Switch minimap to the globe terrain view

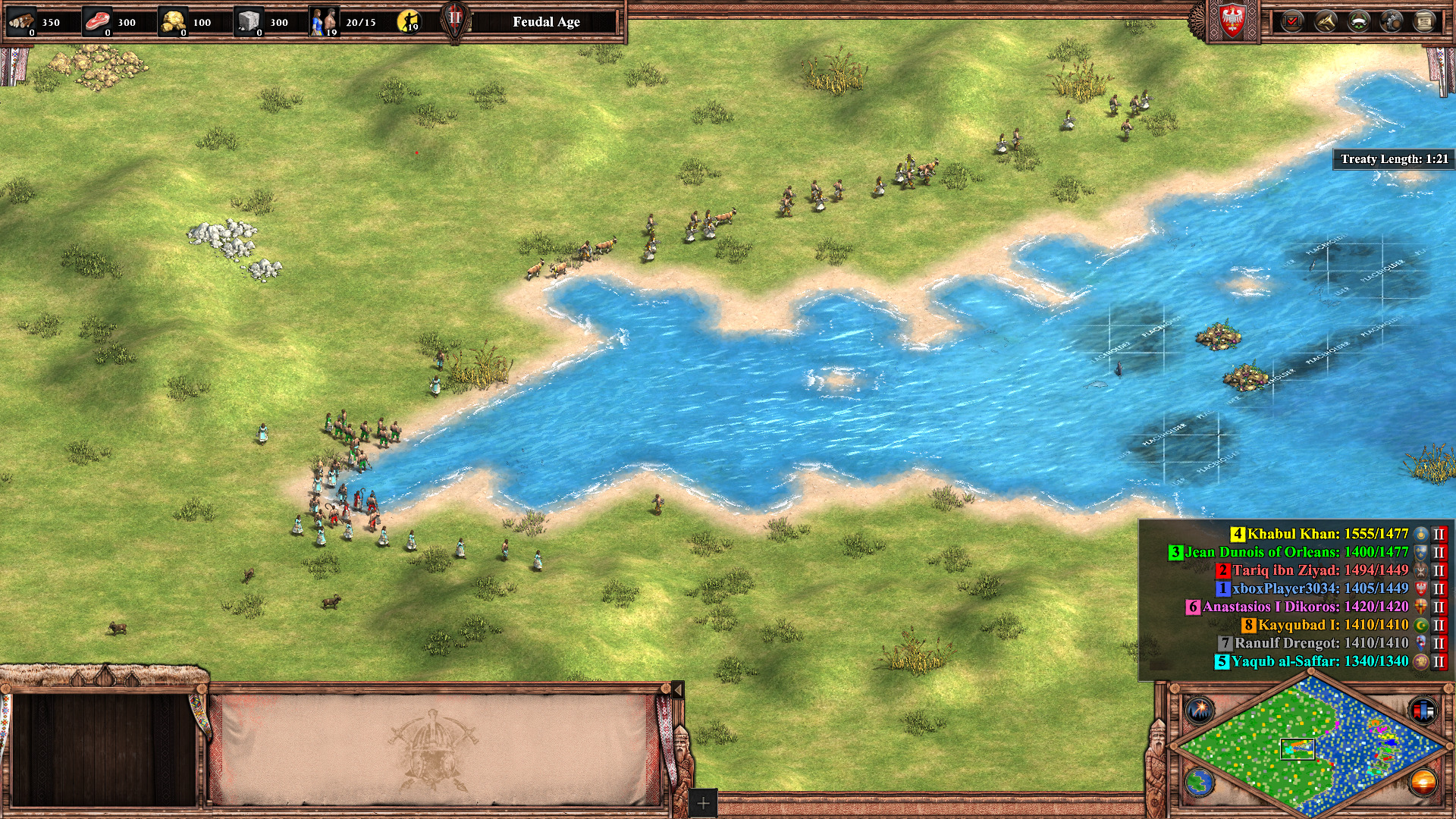pos(1200,783)
